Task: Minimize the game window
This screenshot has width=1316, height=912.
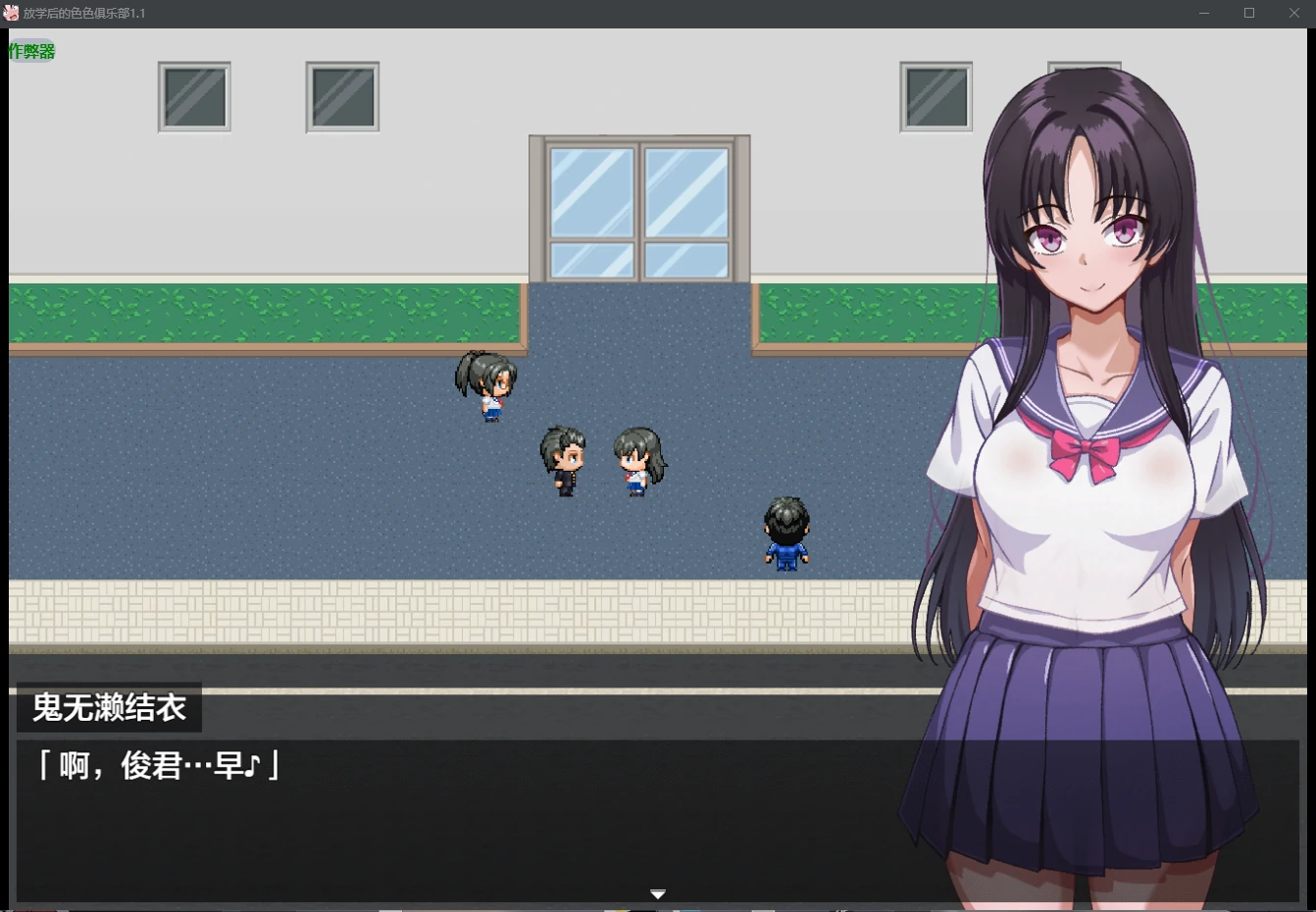Action: coord(1204,13)
